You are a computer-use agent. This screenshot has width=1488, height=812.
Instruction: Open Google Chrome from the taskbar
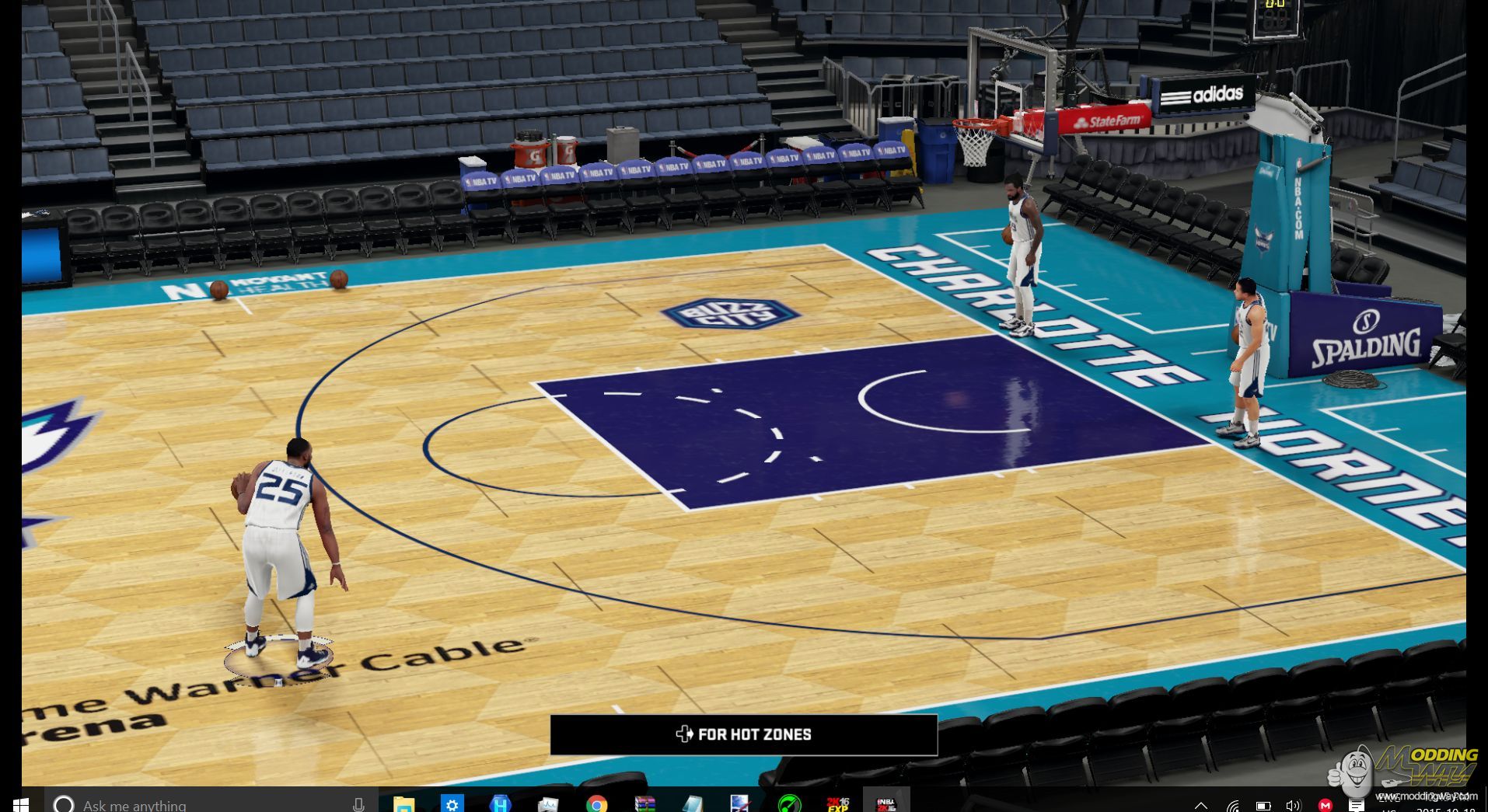point(596,803)
